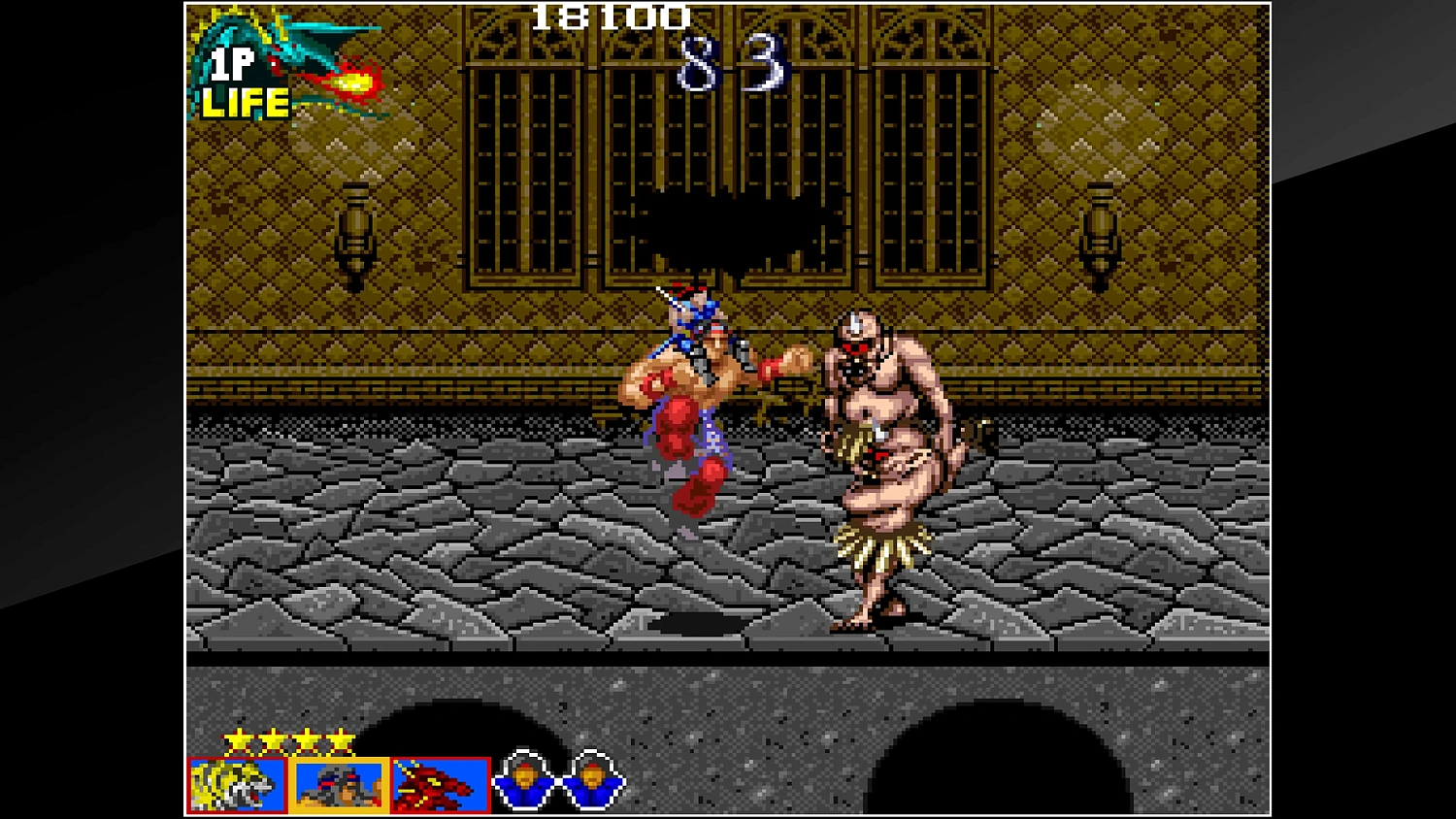Viewport: 1456px width, 819px height.
Task: Click the right sewer hole at screen bottom
Action: coord(1000,757)
